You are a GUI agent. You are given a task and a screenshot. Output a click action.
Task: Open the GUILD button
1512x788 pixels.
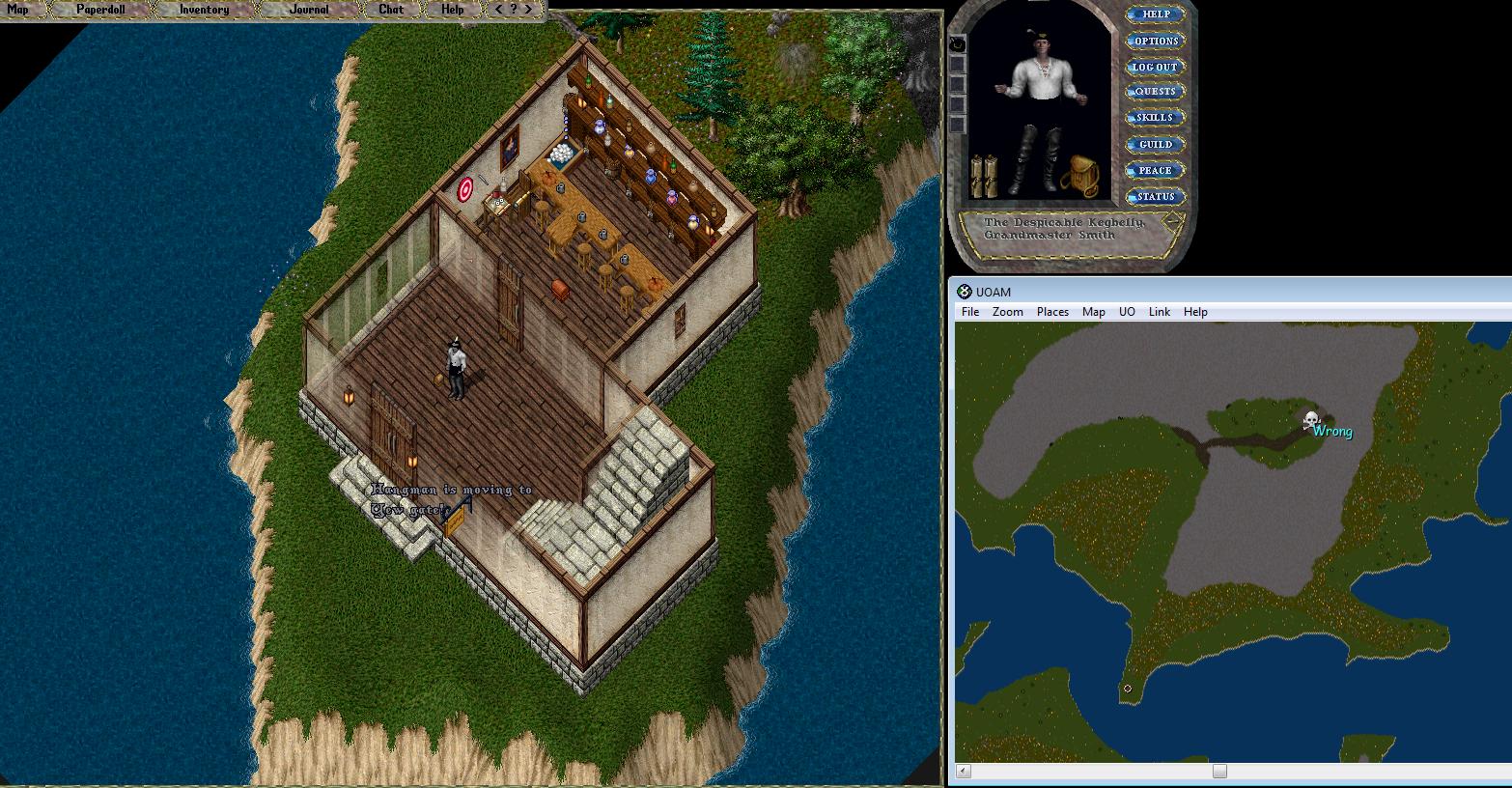[x=1155, y=144]
